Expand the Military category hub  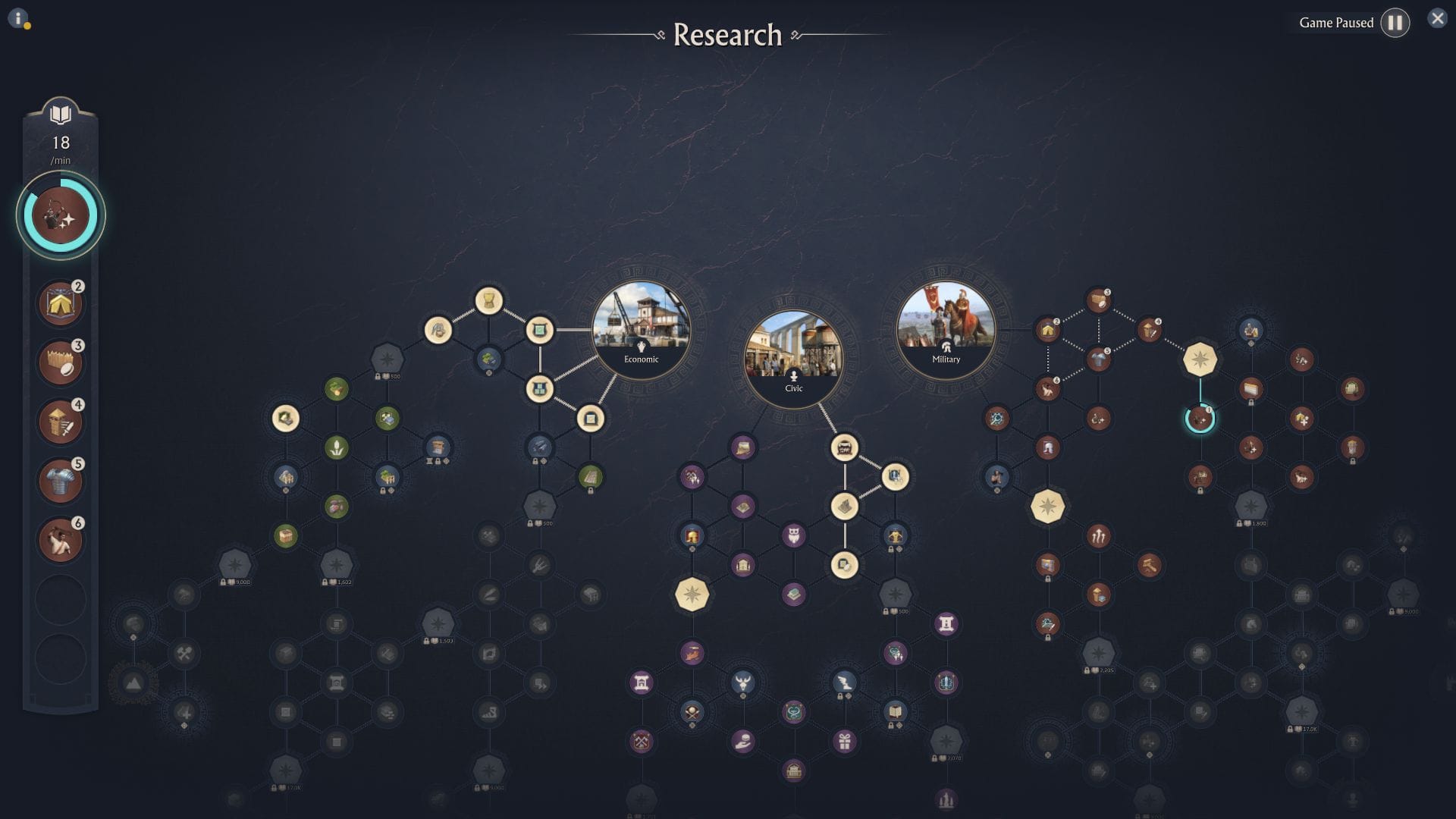tap(946, 329)
